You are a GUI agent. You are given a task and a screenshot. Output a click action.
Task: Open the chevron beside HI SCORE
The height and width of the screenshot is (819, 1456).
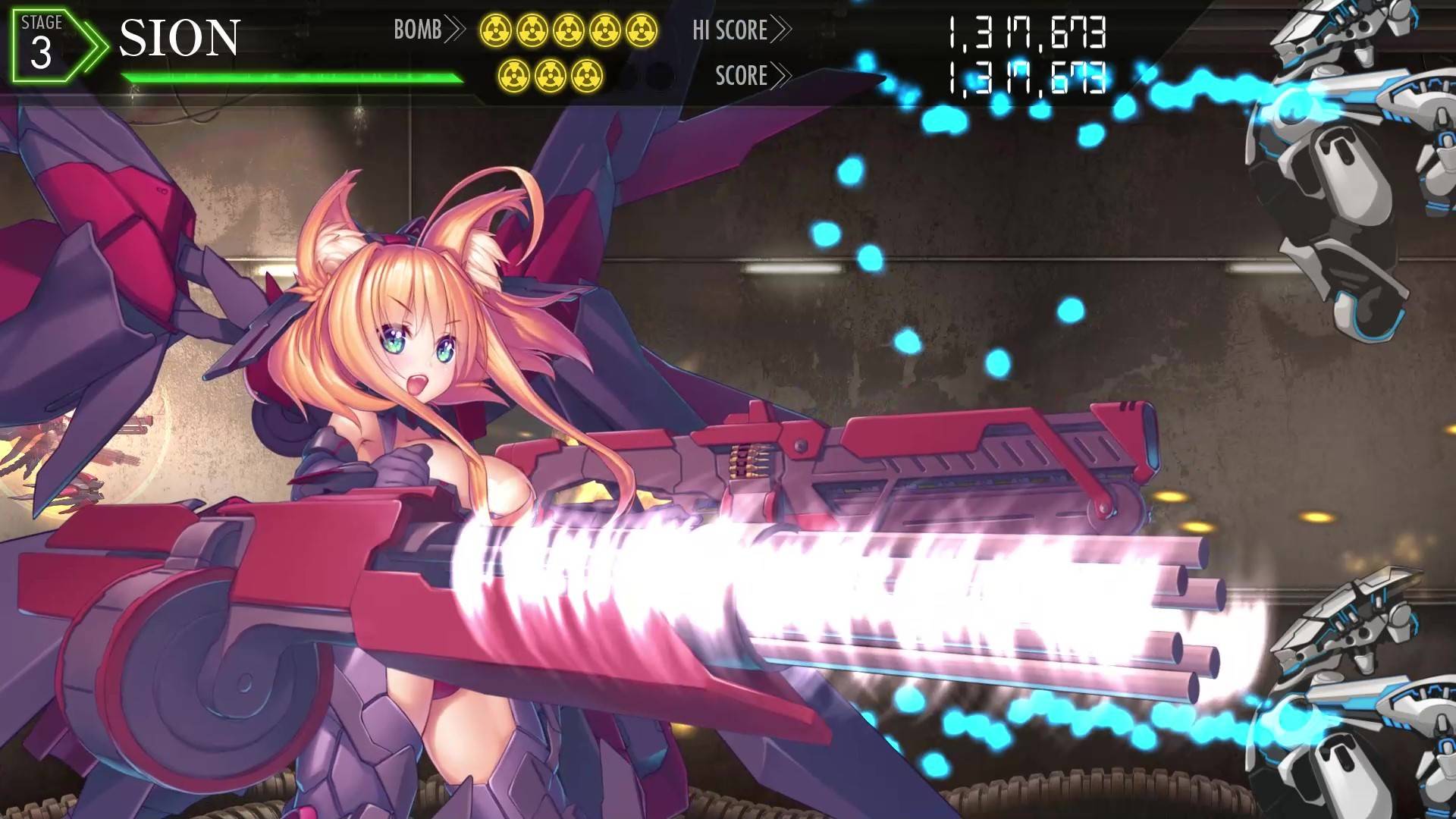(783, 30)
